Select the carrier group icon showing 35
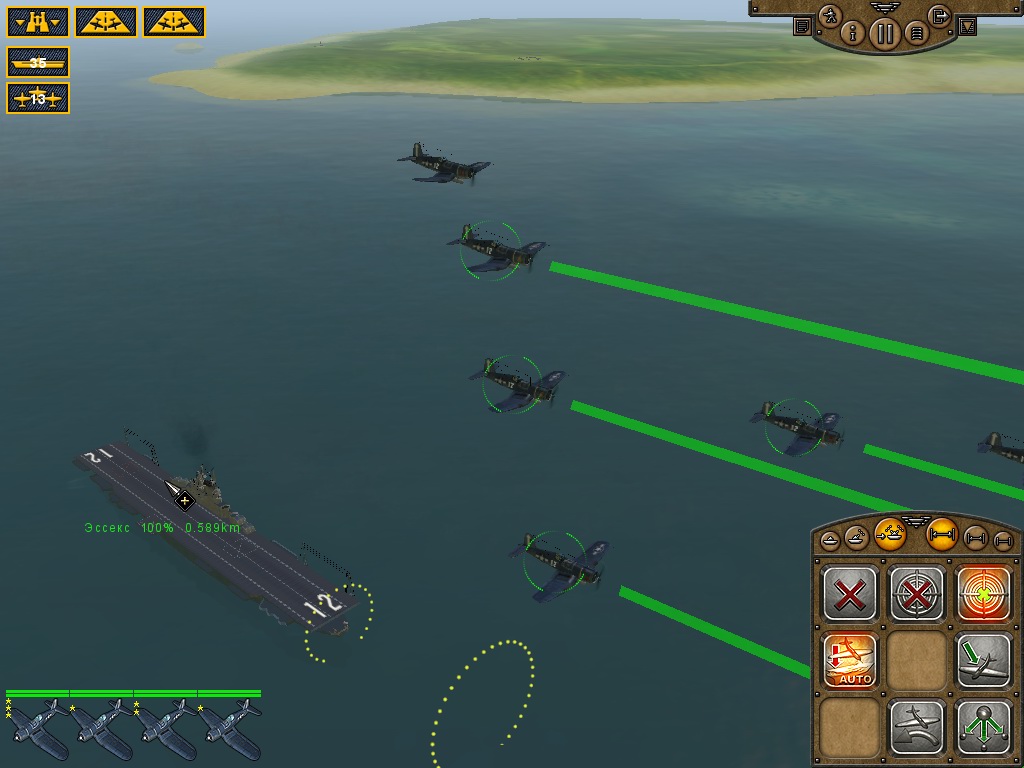Screen dimensions: 1024x768 [x=38, y=63]
